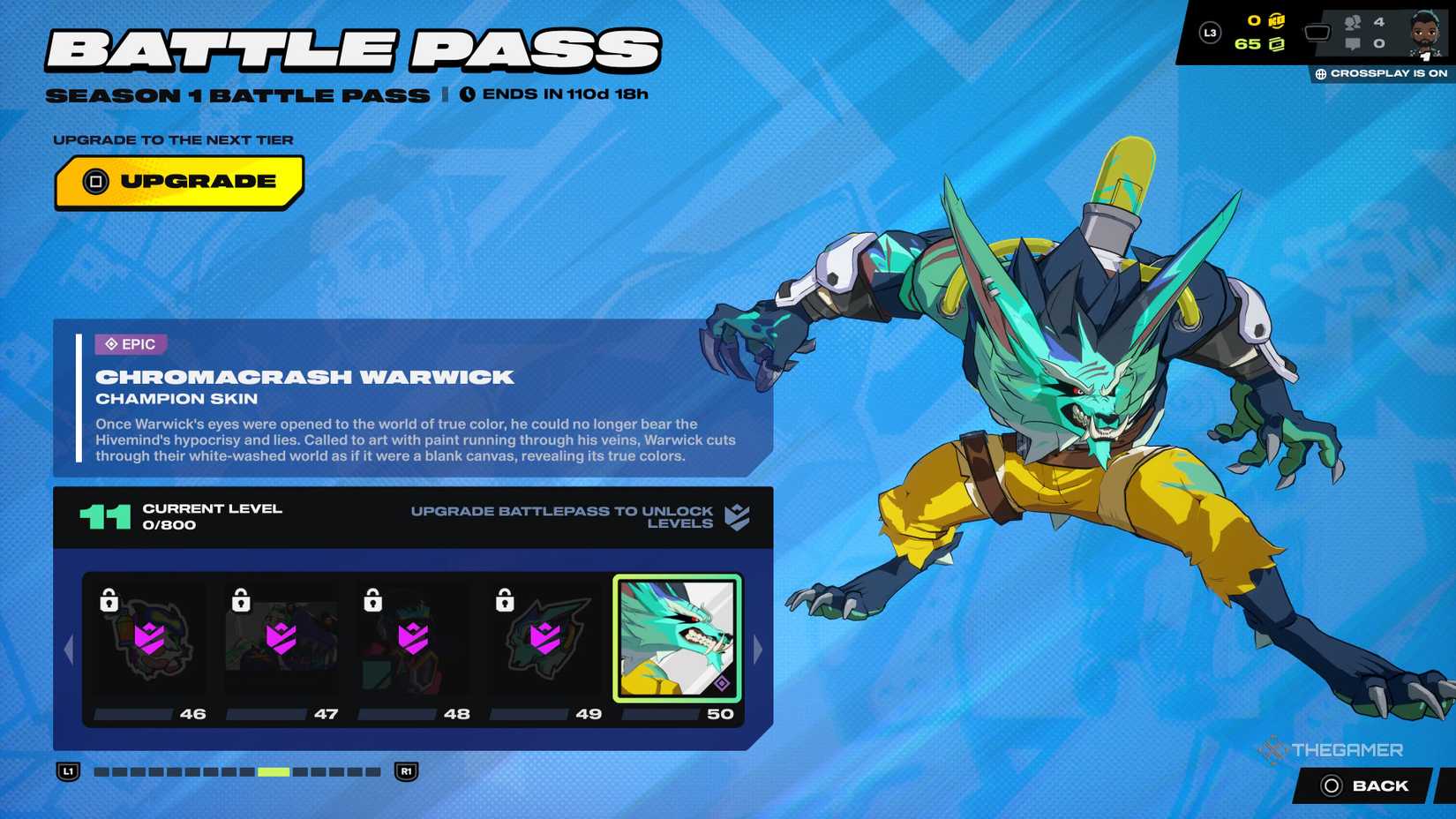Click the clock icon next to season end timer
1456x819 pixels.
(x=468, y=92)
